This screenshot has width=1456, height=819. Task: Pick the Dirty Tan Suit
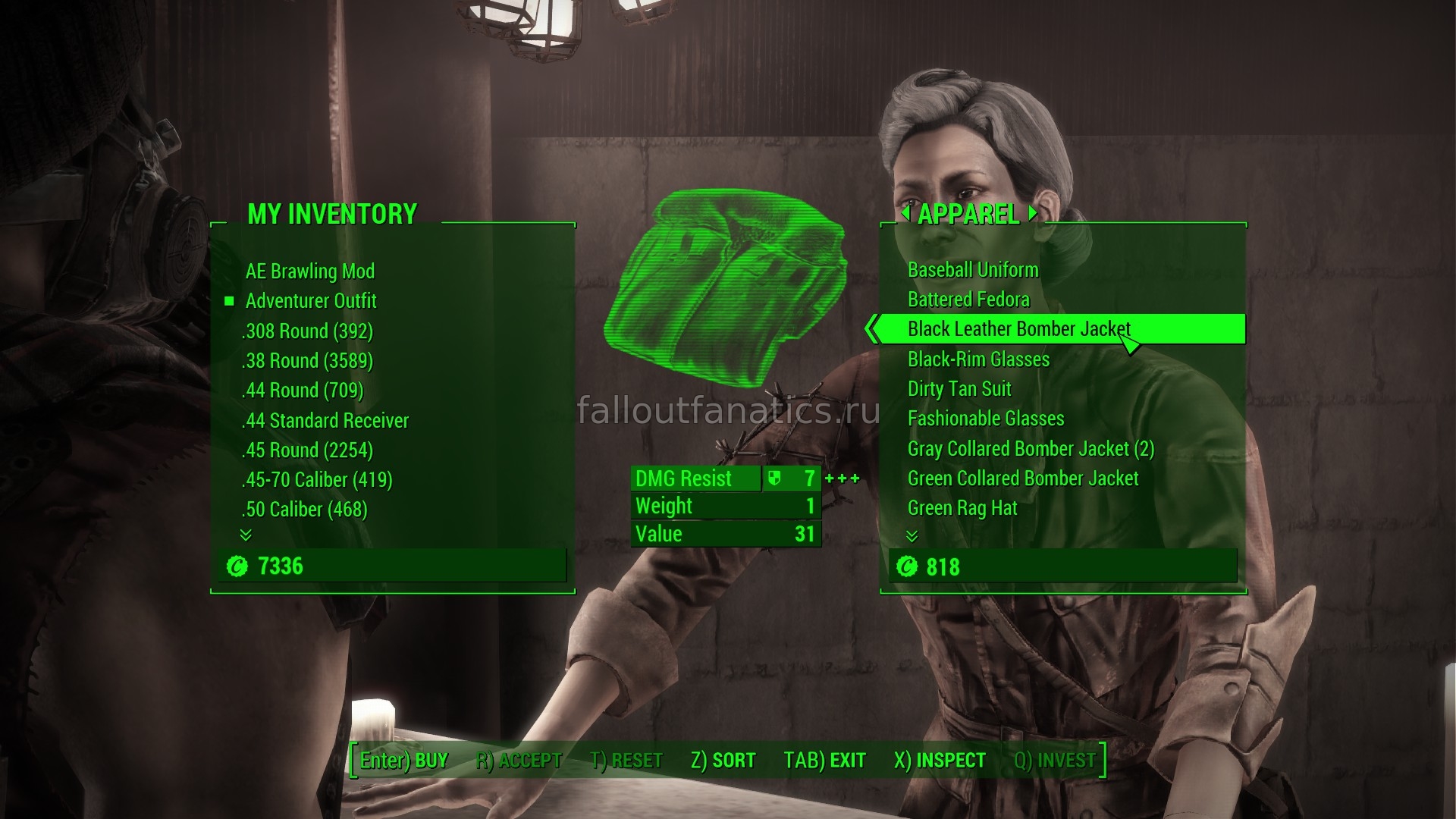click(x=959, y=389)
